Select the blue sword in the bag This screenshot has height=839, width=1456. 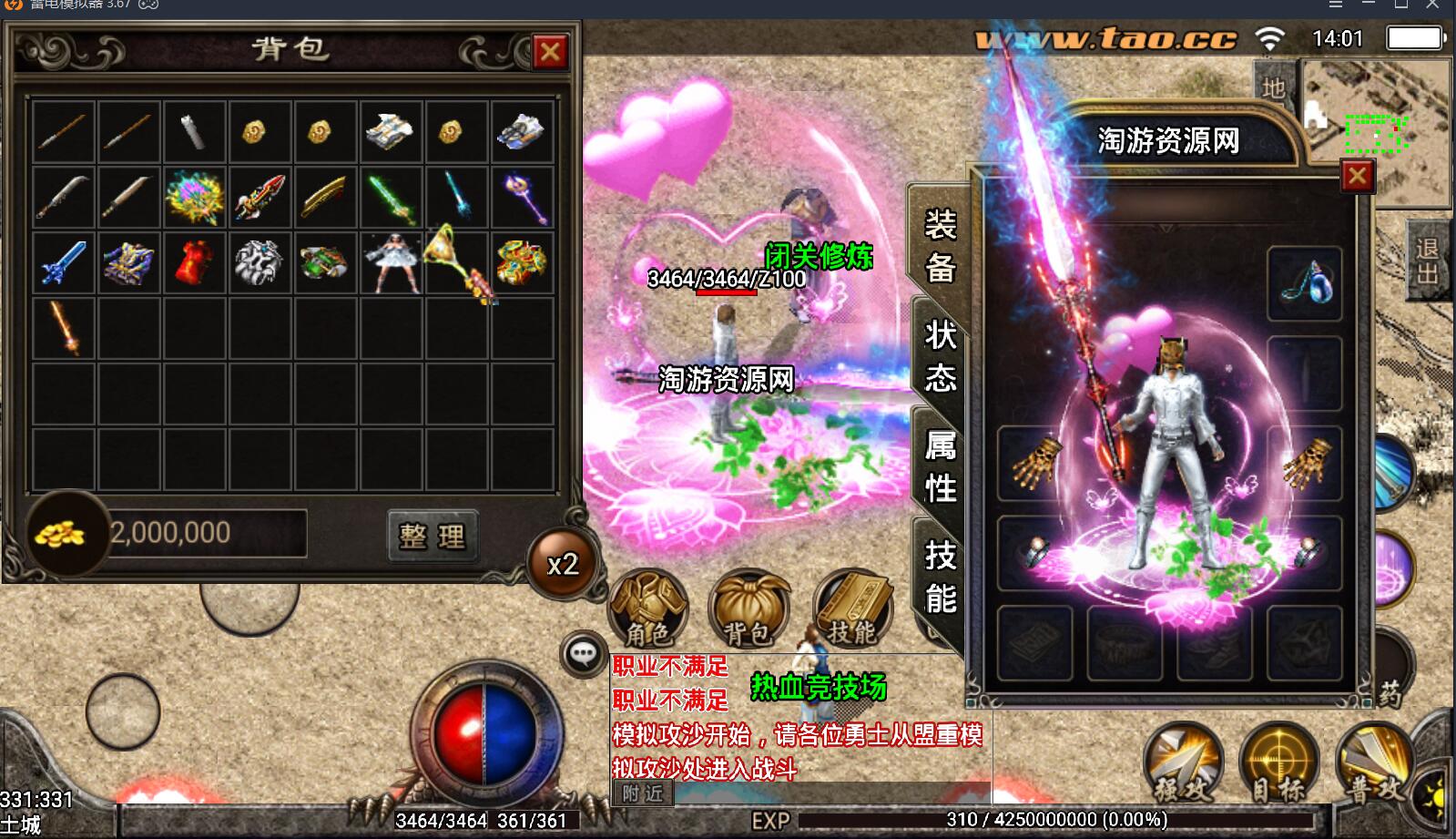point(63,263)
